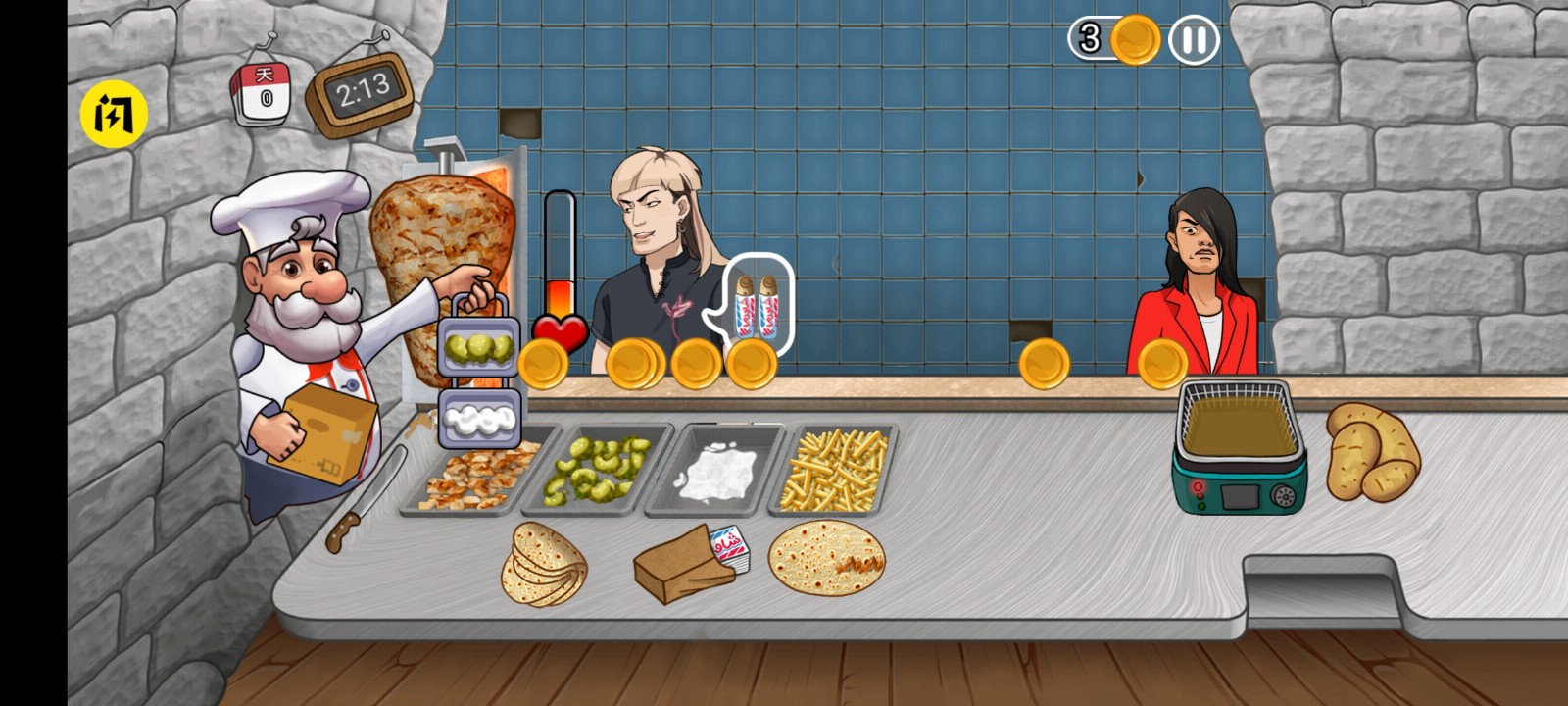This screenshot has width=1568, height=706.
Task: Click the pile of raw potatoes
Action: click(x=1370, y=451)
